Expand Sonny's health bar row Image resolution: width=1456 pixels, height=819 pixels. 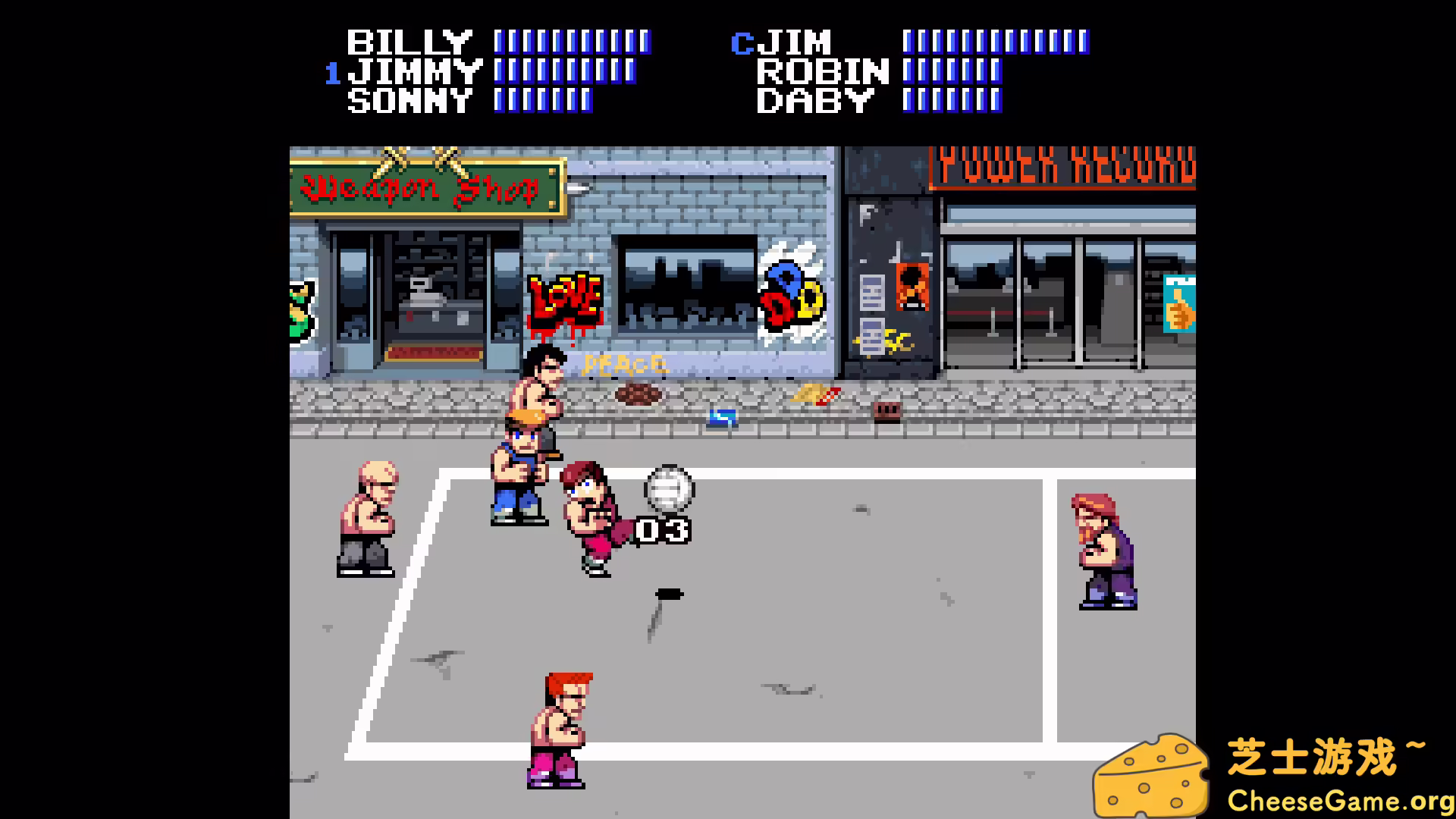(x=542, y=101)
